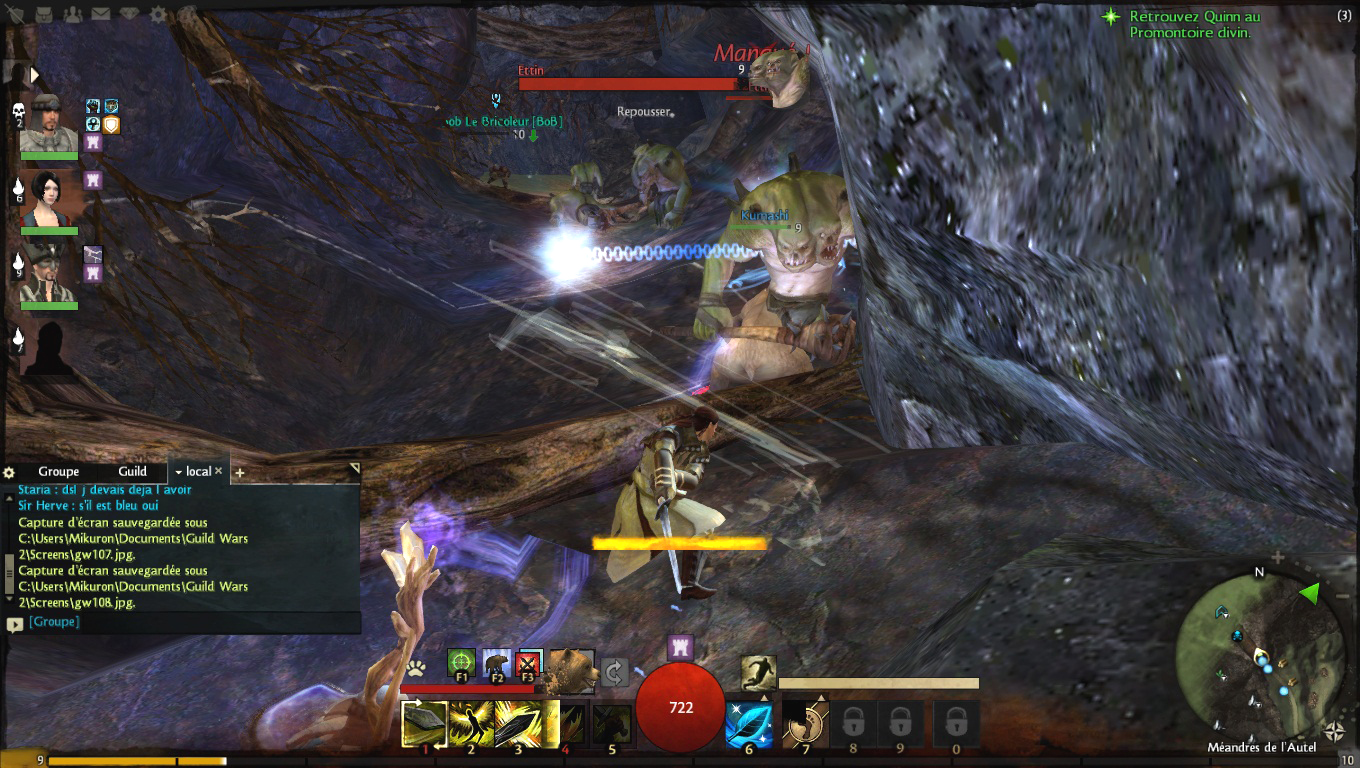Swap pets with the circular arrow button
This screenshot has height=768, width=1360.
[614, 671]
